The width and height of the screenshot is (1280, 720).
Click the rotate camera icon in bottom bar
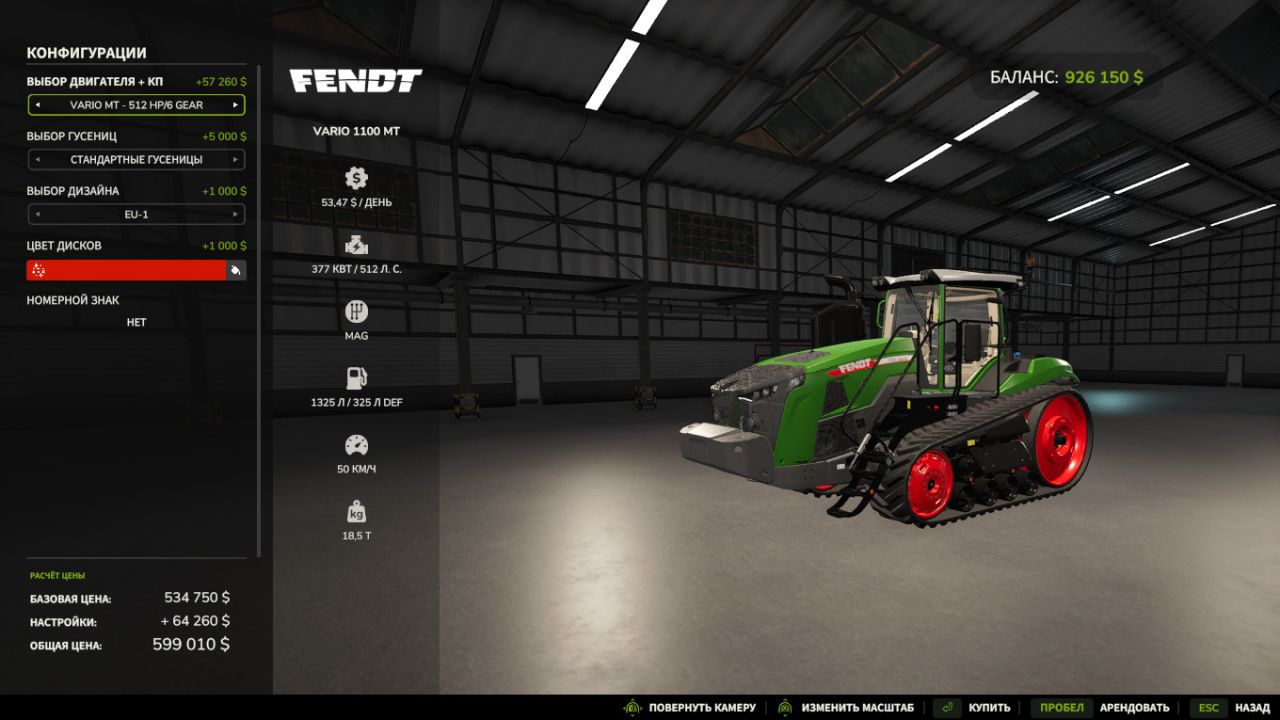(633, 706)
